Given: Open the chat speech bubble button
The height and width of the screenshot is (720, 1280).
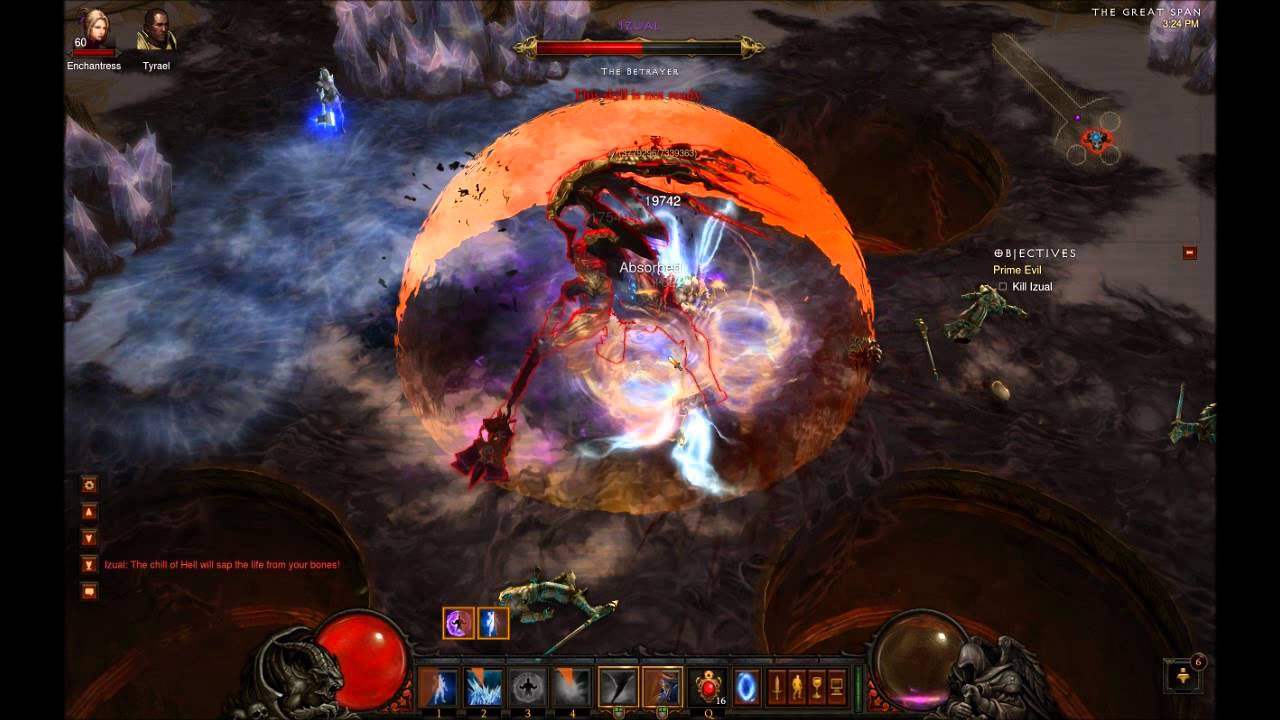Looking at the screenshot, I should 89,591.
